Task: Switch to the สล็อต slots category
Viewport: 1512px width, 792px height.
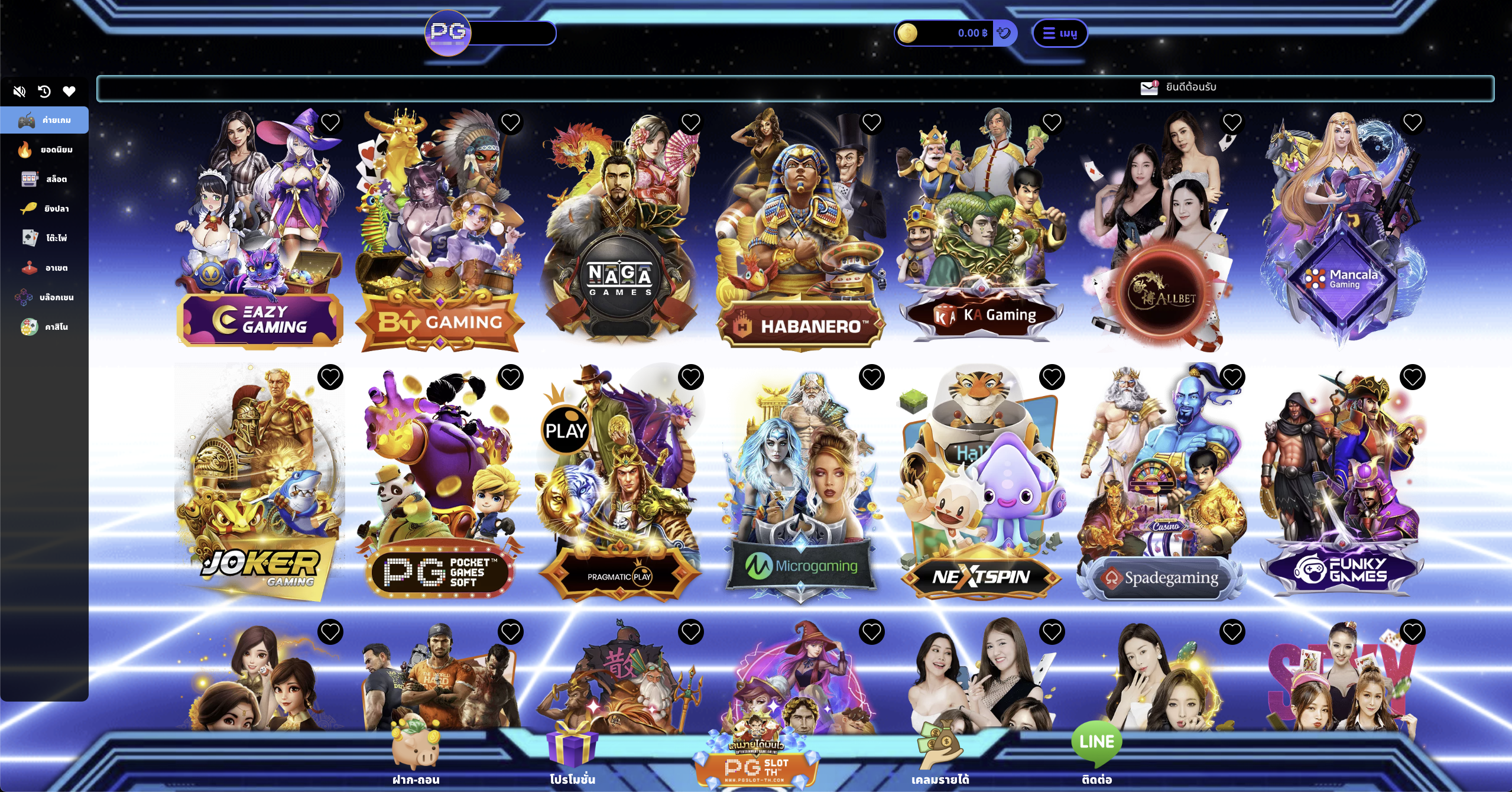Action: [45, 179]
